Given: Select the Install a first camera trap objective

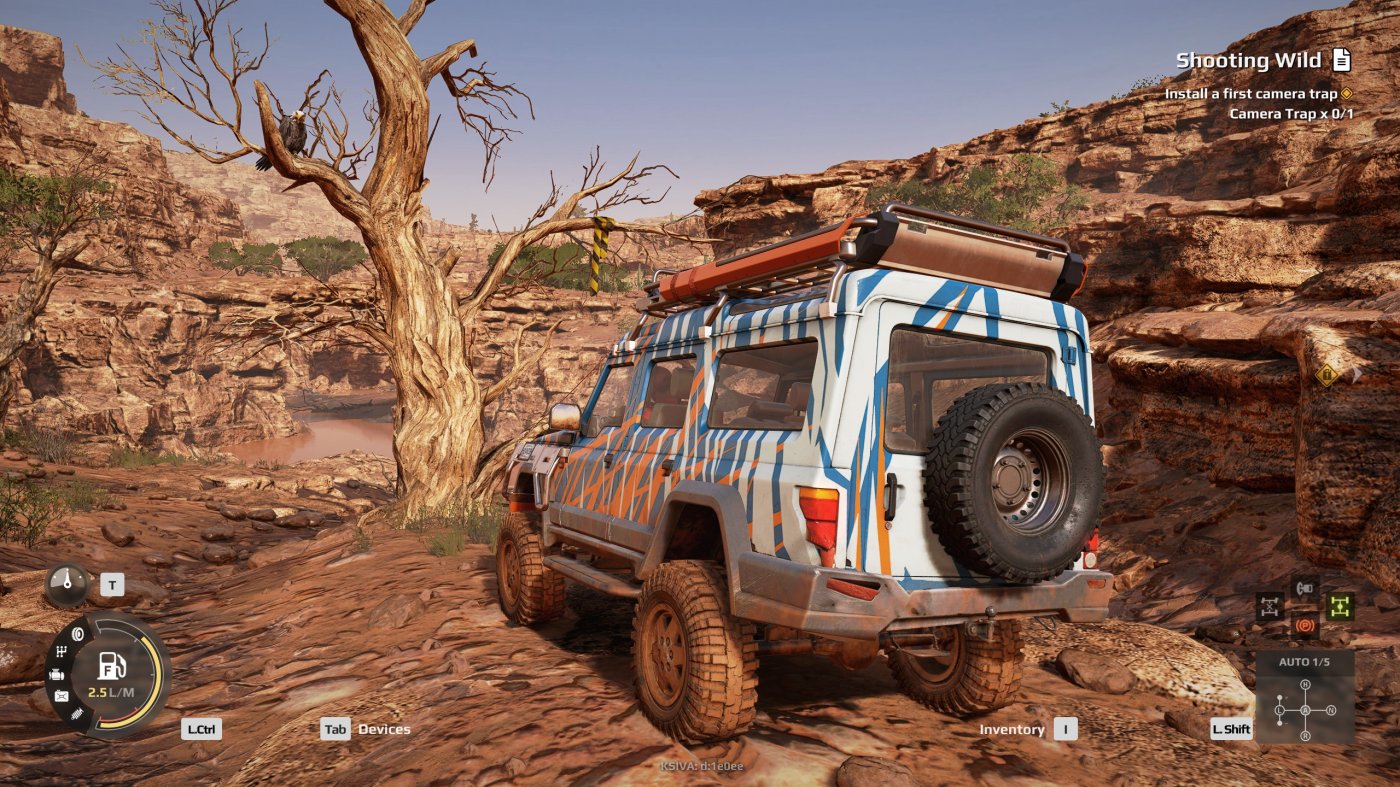Looking at the screenshot, I should point(1250,93).
